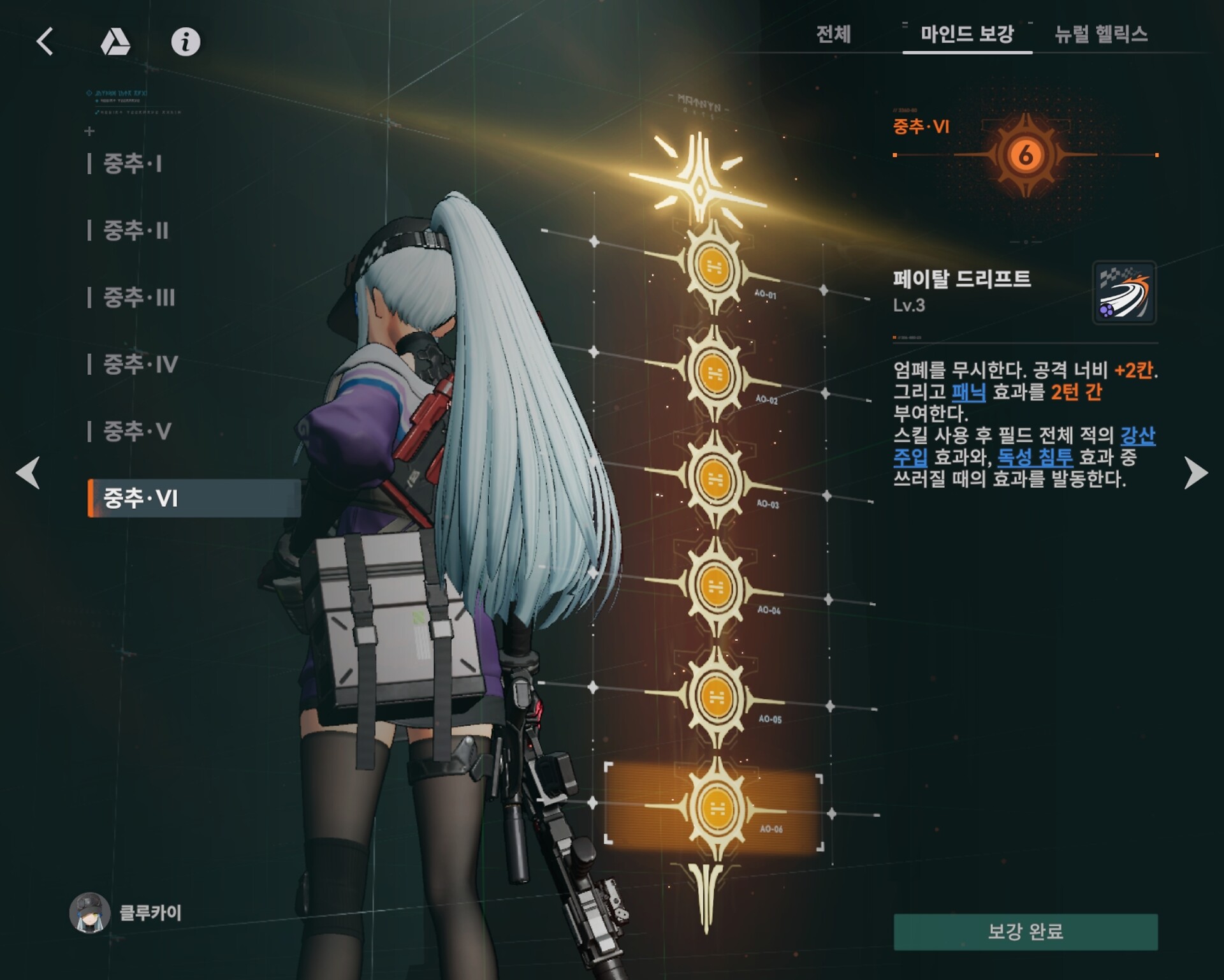The height and width of the screenshot is (980, 1224).
Task: Select the 마인드 보강 tab
Action: (966, 34)
